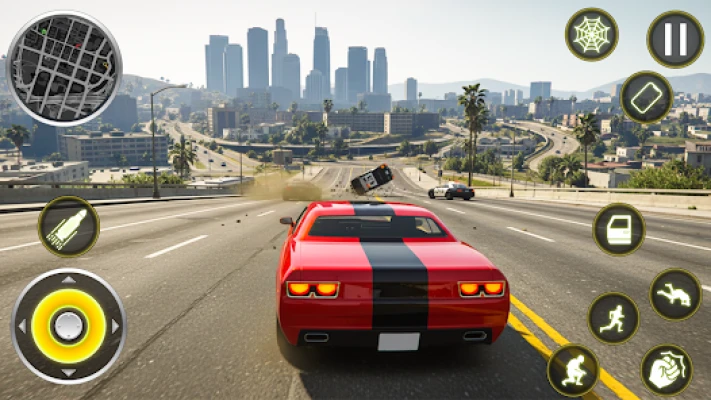This screenshot has height=400, width=711.
Task: Tap the joystick's left arrow
Action: tap(22, 326)
